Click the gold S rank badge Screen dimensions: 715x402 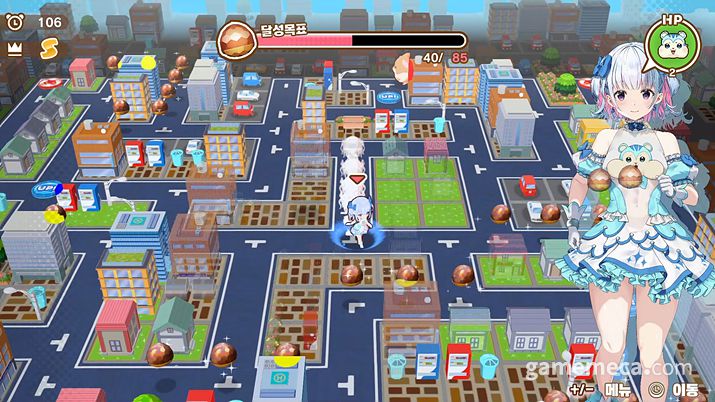click(x=48, y=46)
